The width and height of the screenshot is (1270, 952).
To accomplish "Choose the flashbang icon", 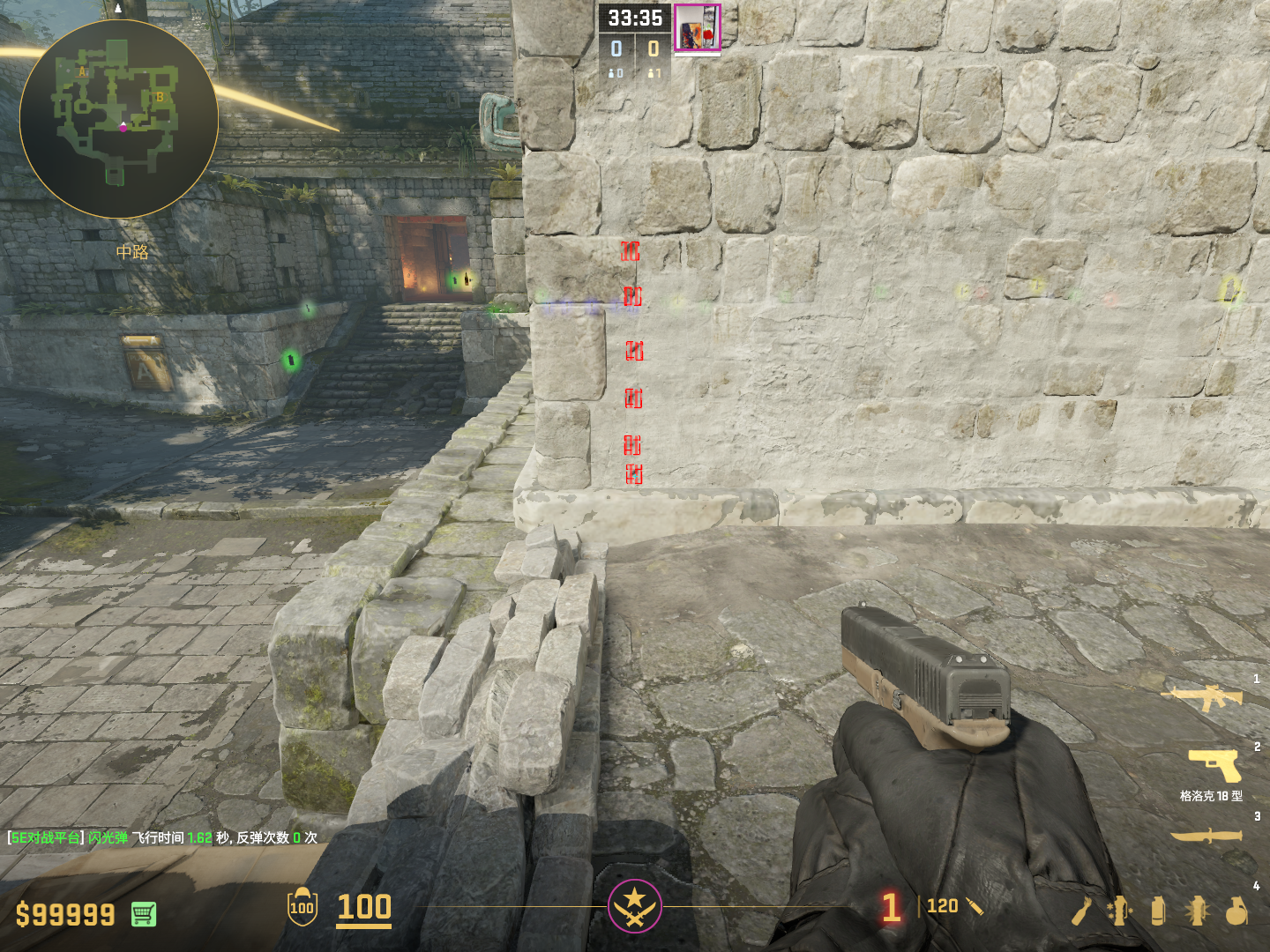I will [1197, 911].
